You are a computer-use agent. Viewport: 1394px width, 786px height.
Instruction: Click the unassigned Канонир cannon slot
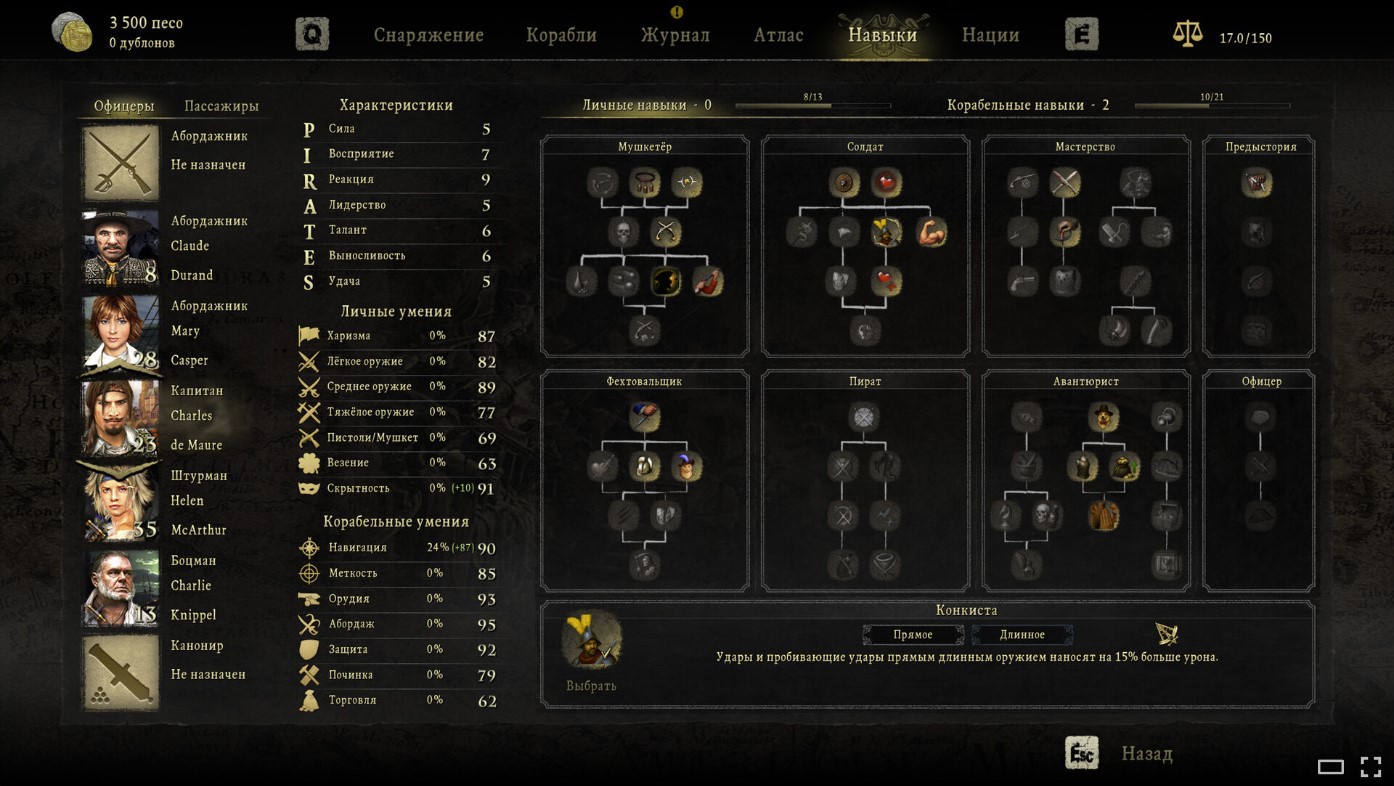click(x=121, y=672)
